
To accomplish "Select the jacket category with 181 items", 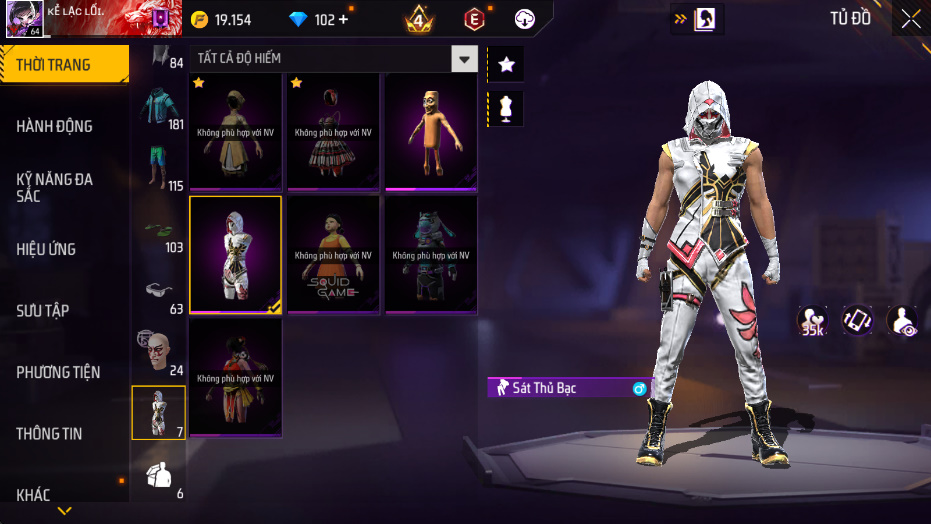I will pyautogui.click(x=159, y=109).
